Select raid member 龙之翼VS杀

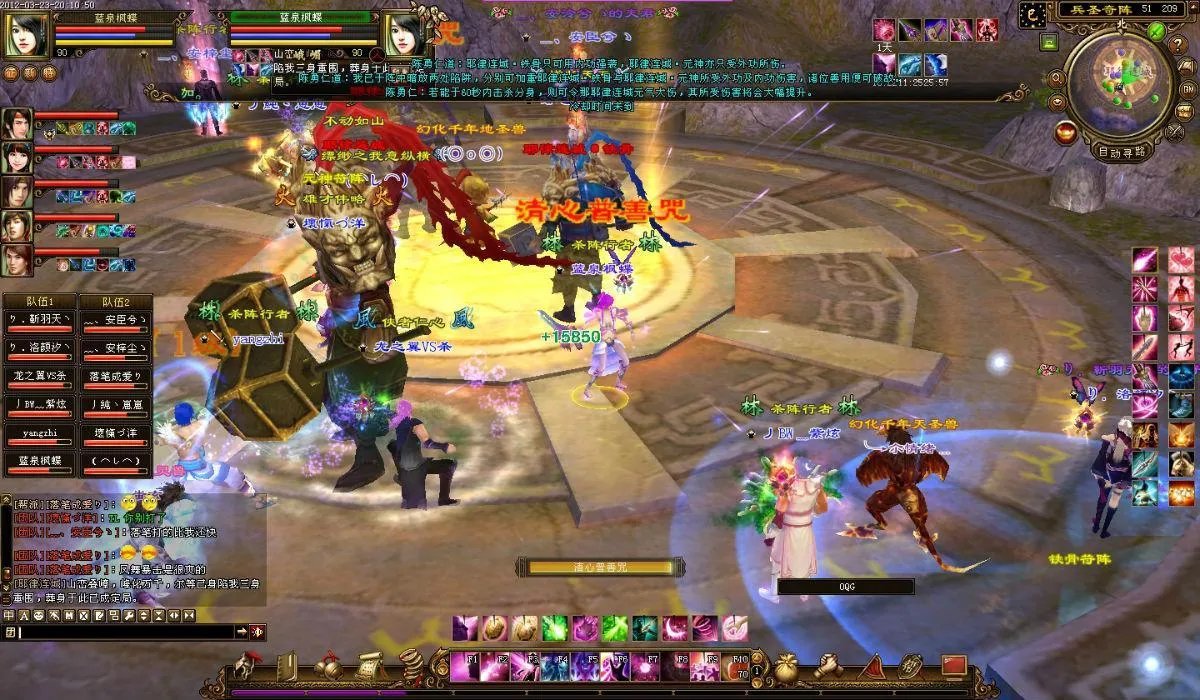coord(39,377)
